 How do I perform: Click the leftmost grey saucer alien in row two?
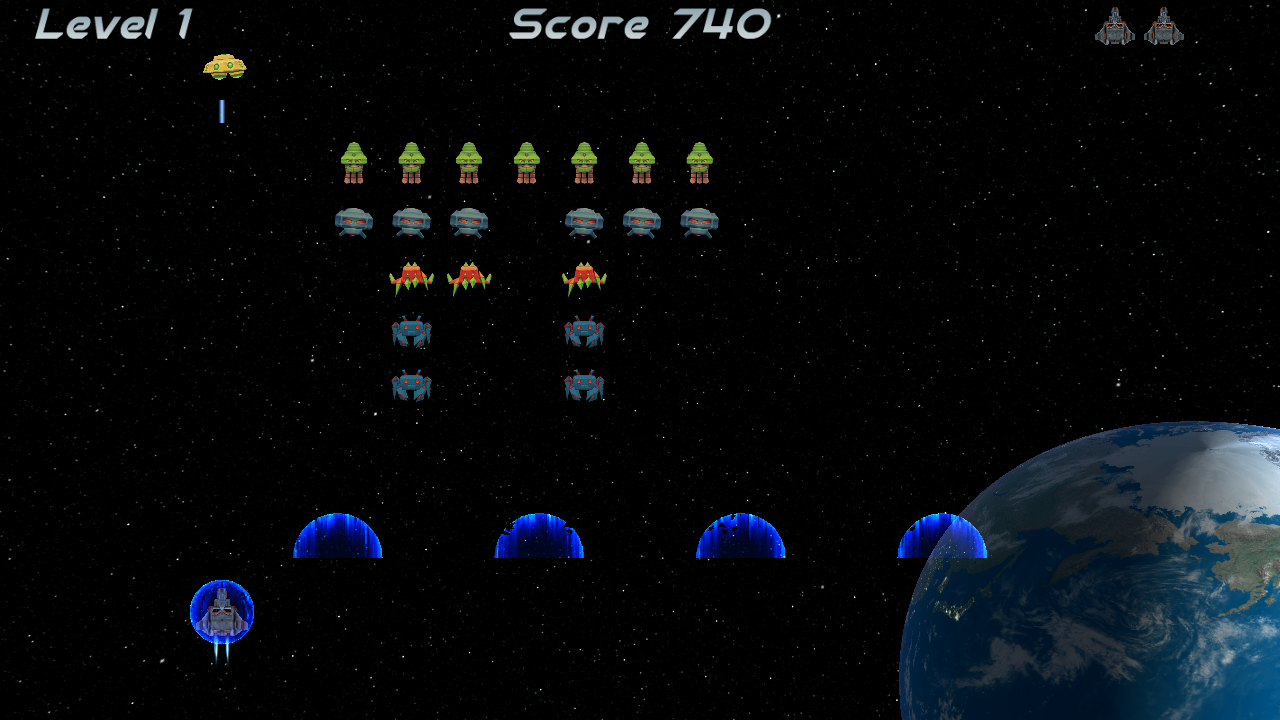354,222
